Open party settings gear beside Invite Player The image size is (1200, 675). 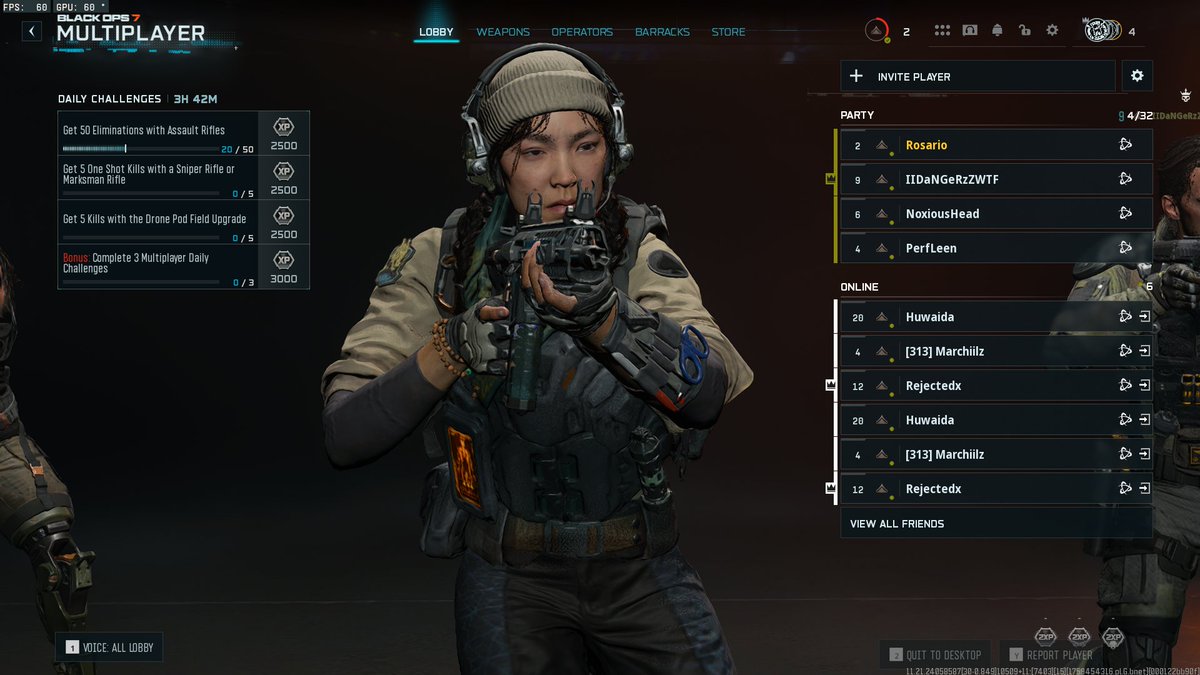click(x=1136, y=76)
